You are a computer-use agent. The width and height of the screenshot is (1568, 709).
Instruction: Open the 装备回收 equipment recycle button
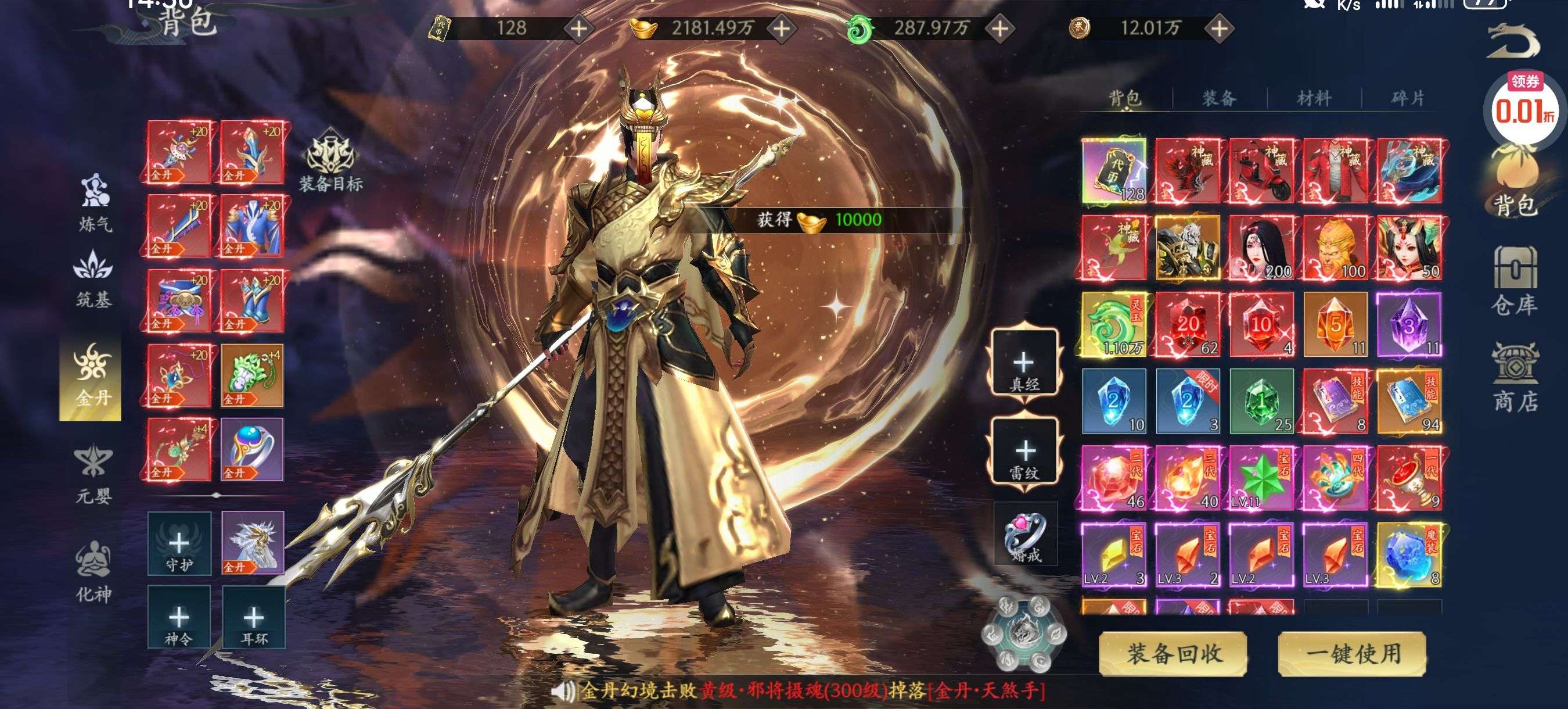(x=1174, y=654)
